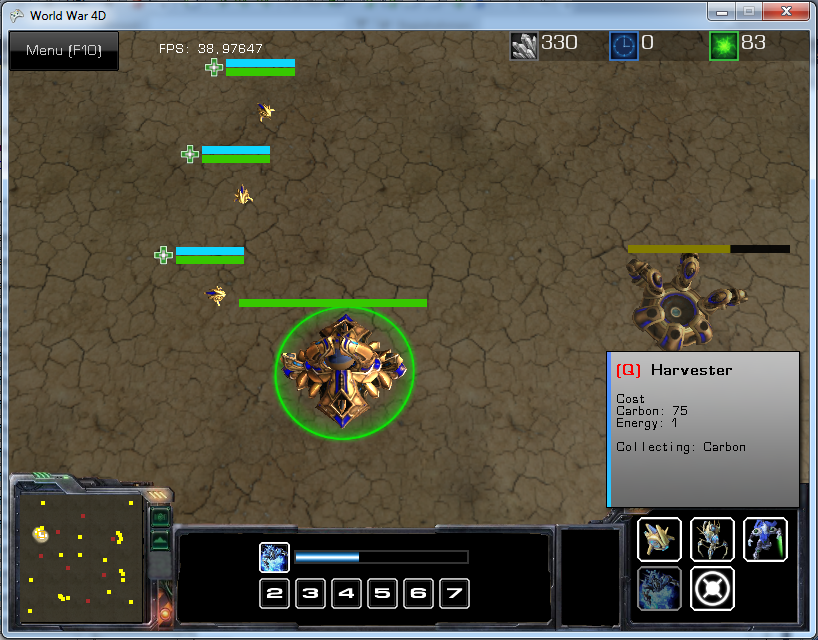Activate the circular cancel command icon
The height and width of the screenshot is (640, 818).
click(x=712, y=588)
